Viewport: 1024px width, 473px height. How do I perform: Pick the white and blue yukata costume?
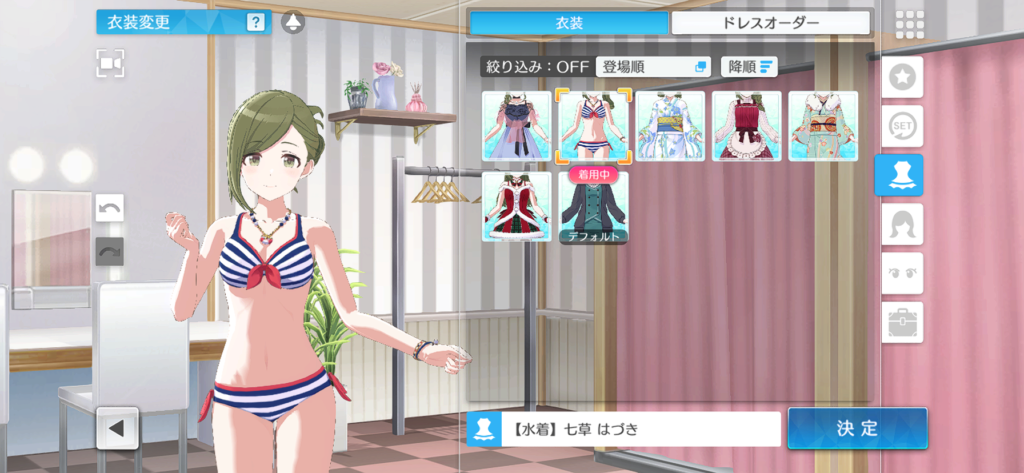(x=670, y=126)
